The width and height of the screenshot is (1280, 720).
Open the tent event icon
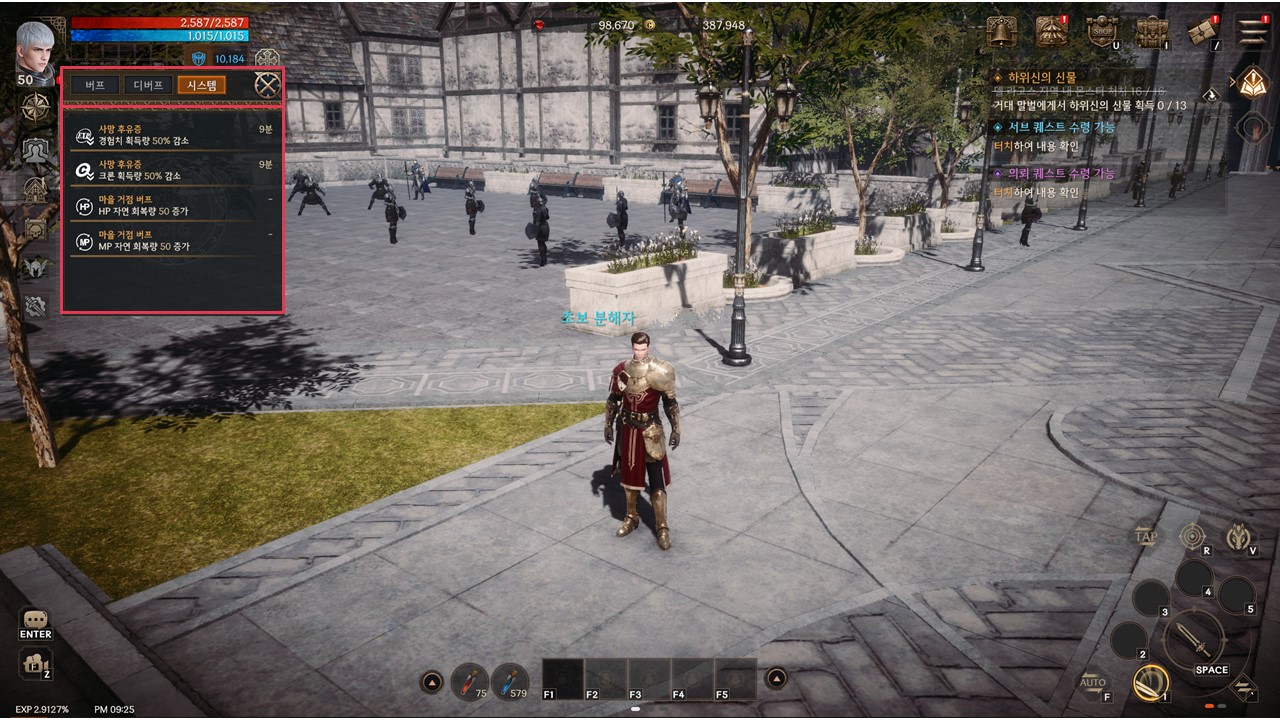(x=1050, y=32)
